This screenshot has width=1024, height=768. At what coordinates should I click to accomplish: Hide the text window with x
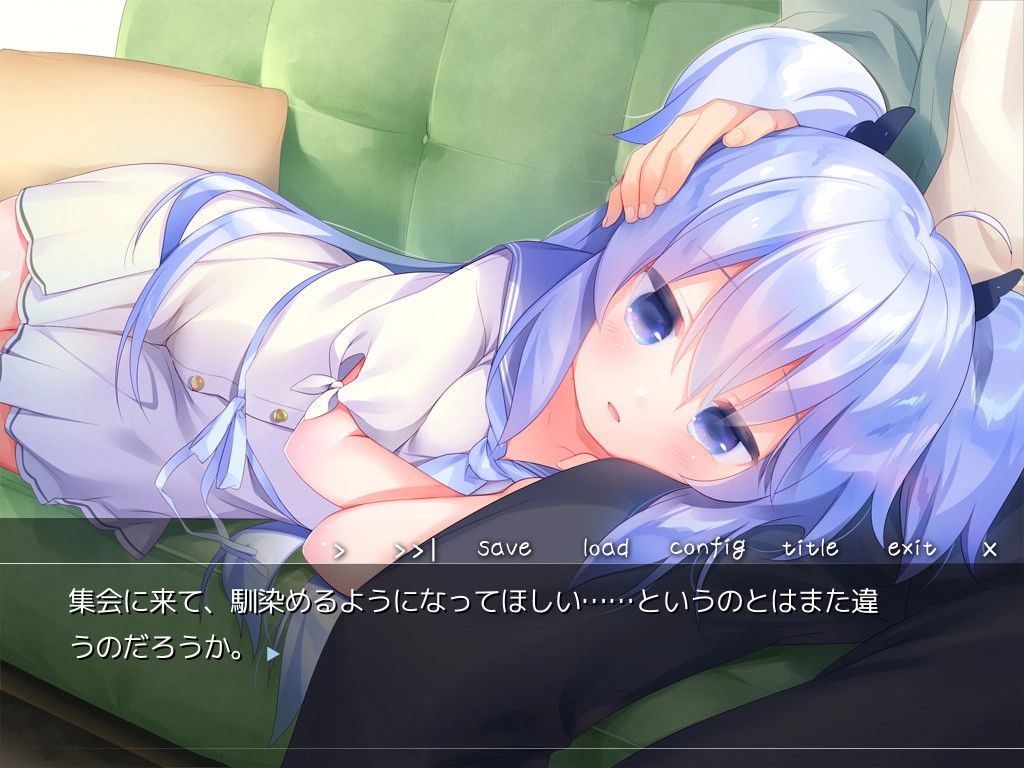point(990,549)
